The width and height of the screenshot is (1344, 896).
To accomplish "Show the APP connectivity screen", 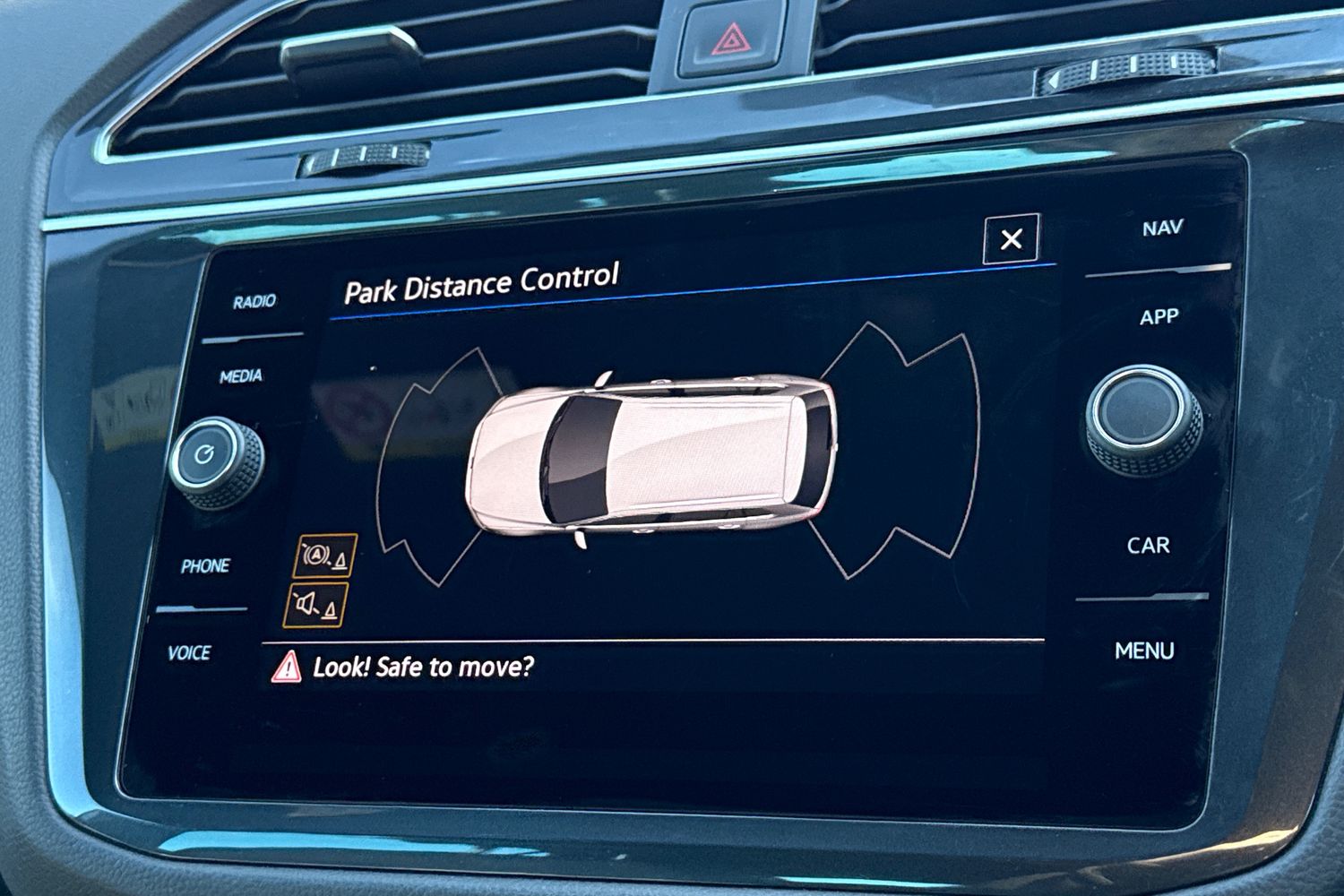I will click(1159, 317).
